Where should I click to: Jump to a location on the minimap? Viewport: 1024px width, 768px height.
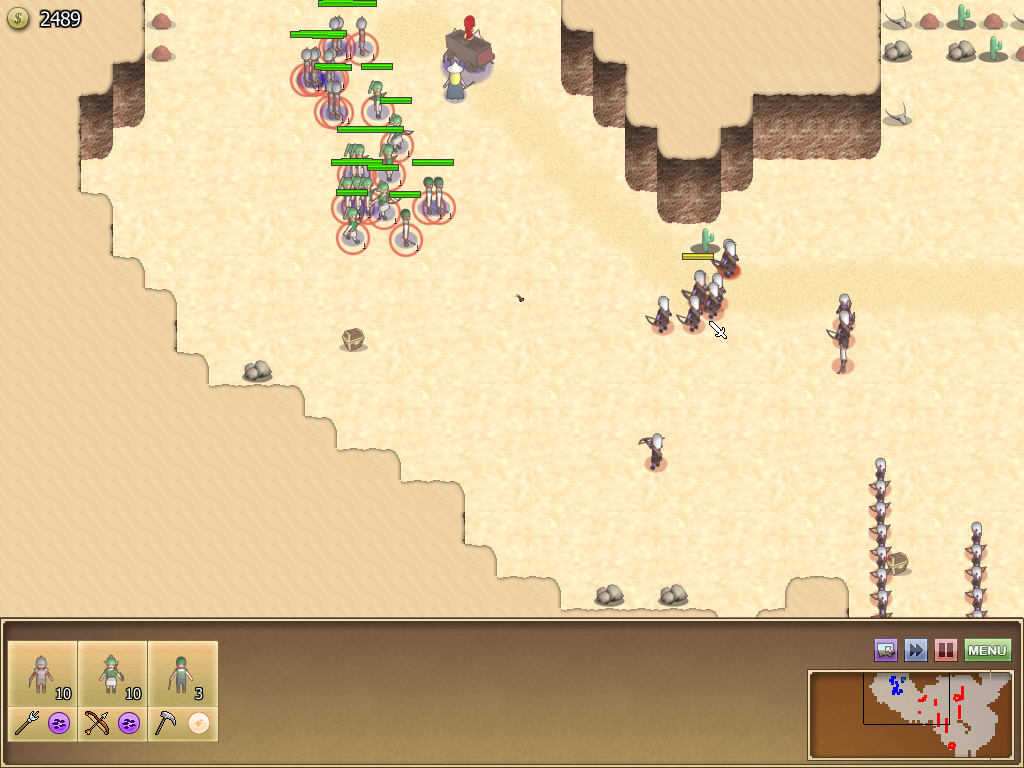click(910, 714)
